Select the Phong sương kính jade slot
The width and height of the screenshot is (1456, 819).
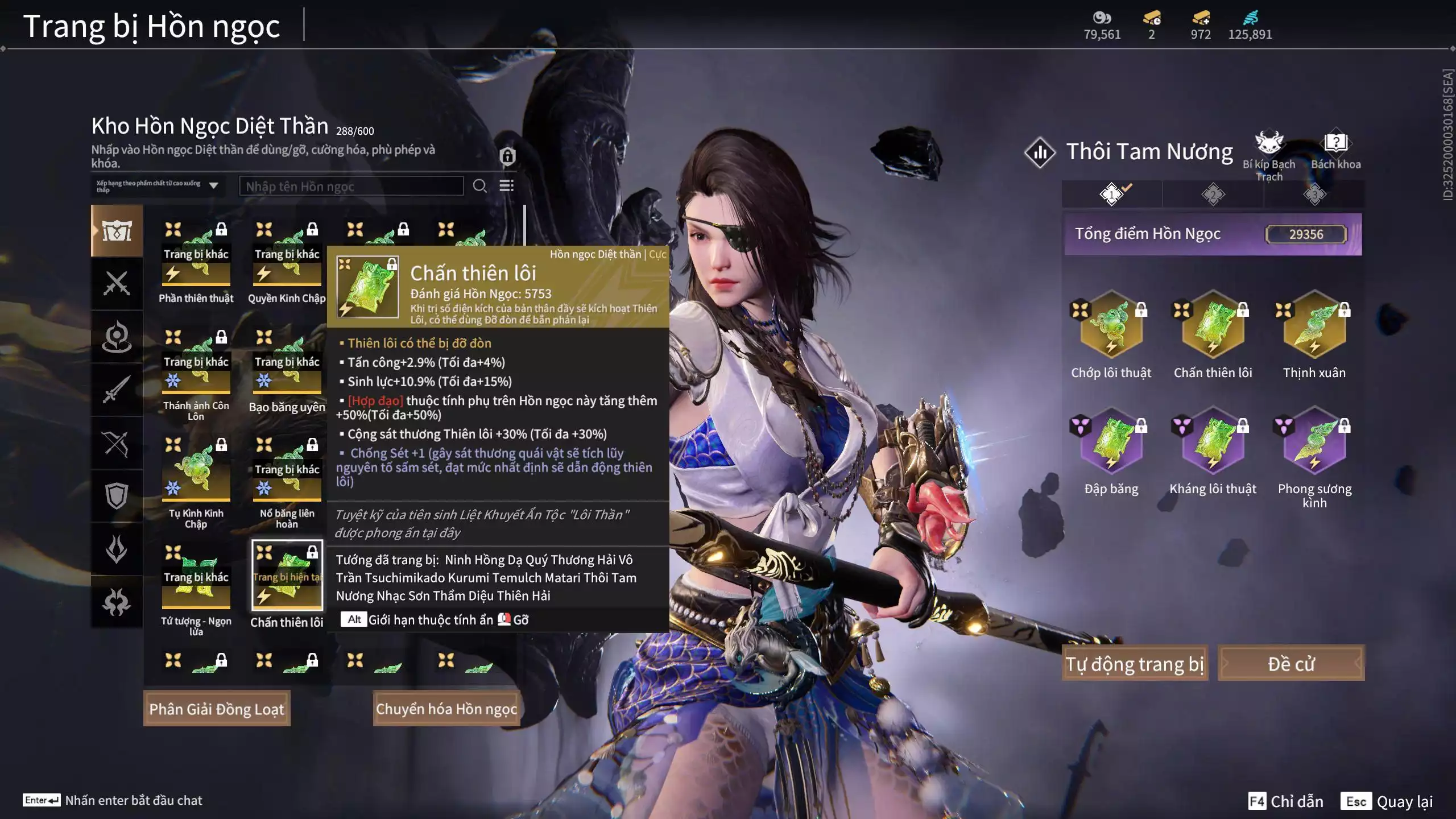click(1314, 444)
